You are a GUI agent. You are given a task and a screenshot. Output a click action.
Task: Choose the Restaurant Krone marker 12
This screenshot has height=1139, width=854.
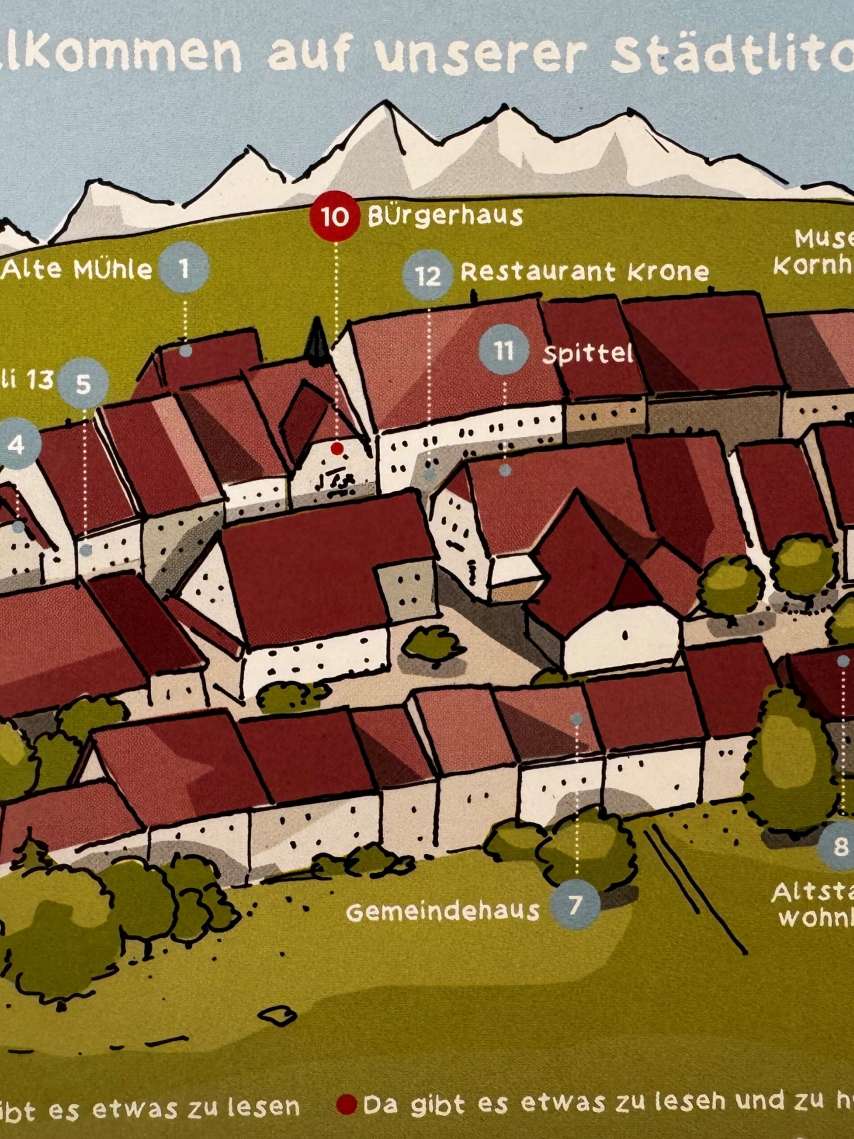click(x=428, y=275)
